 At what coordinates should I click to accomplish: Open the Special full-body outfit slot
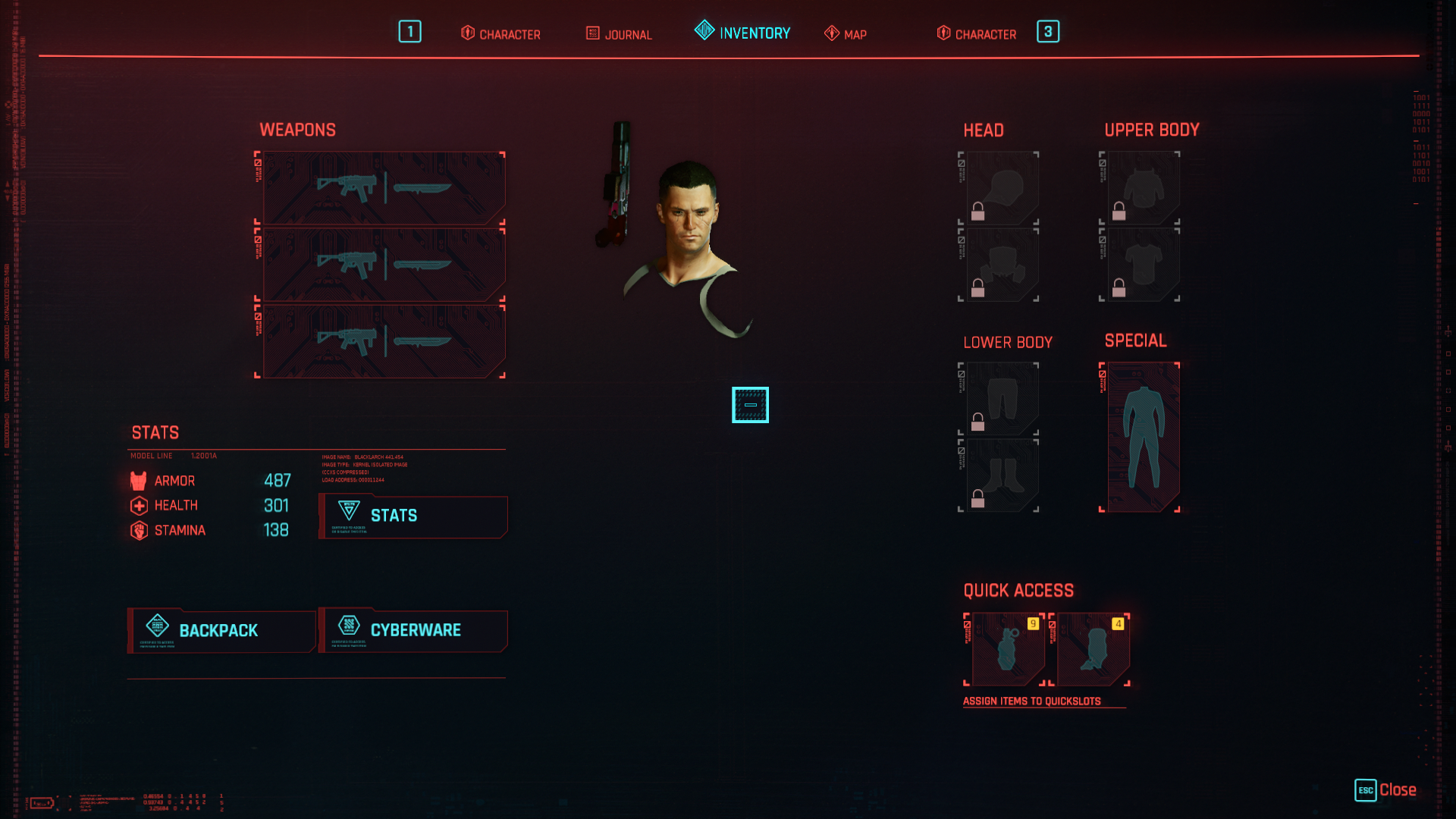[1142, 437]
